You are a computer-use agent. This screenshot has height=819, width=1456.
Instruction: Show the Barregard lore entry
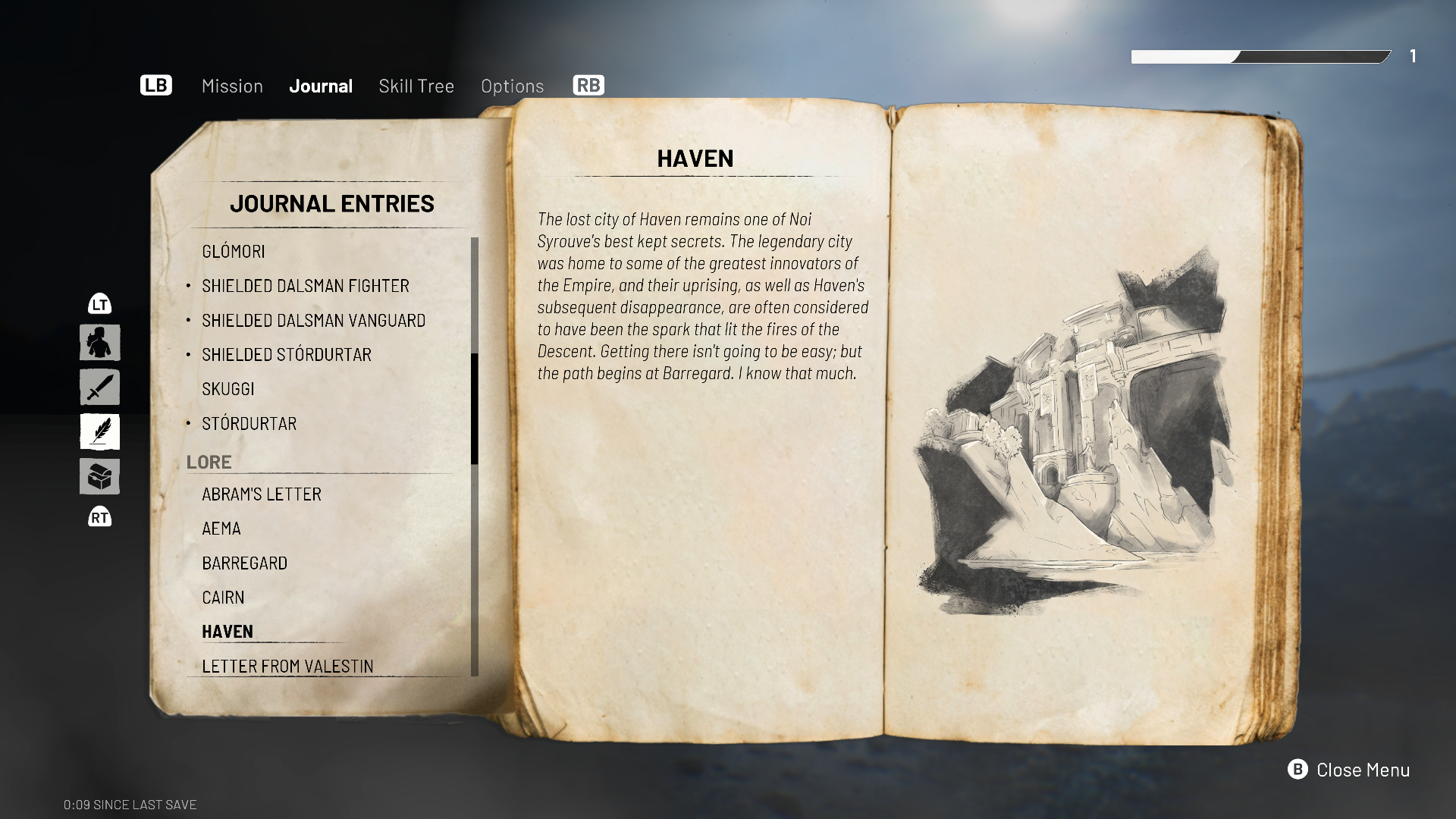pos(245,563)
